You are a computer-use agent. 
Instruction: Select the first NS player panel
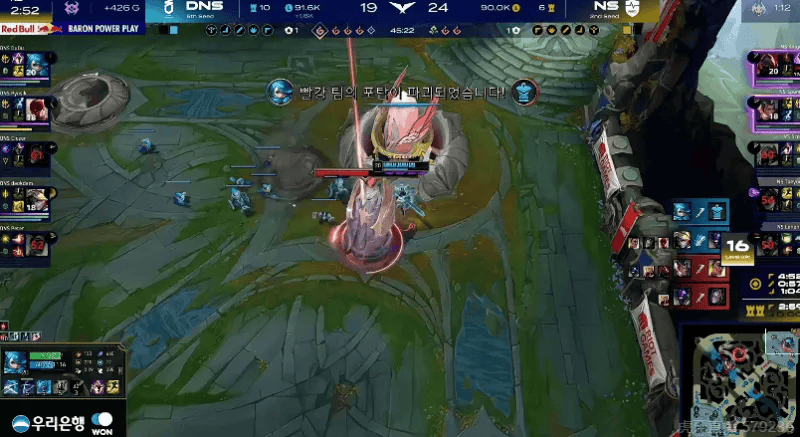tap(772, 65)
